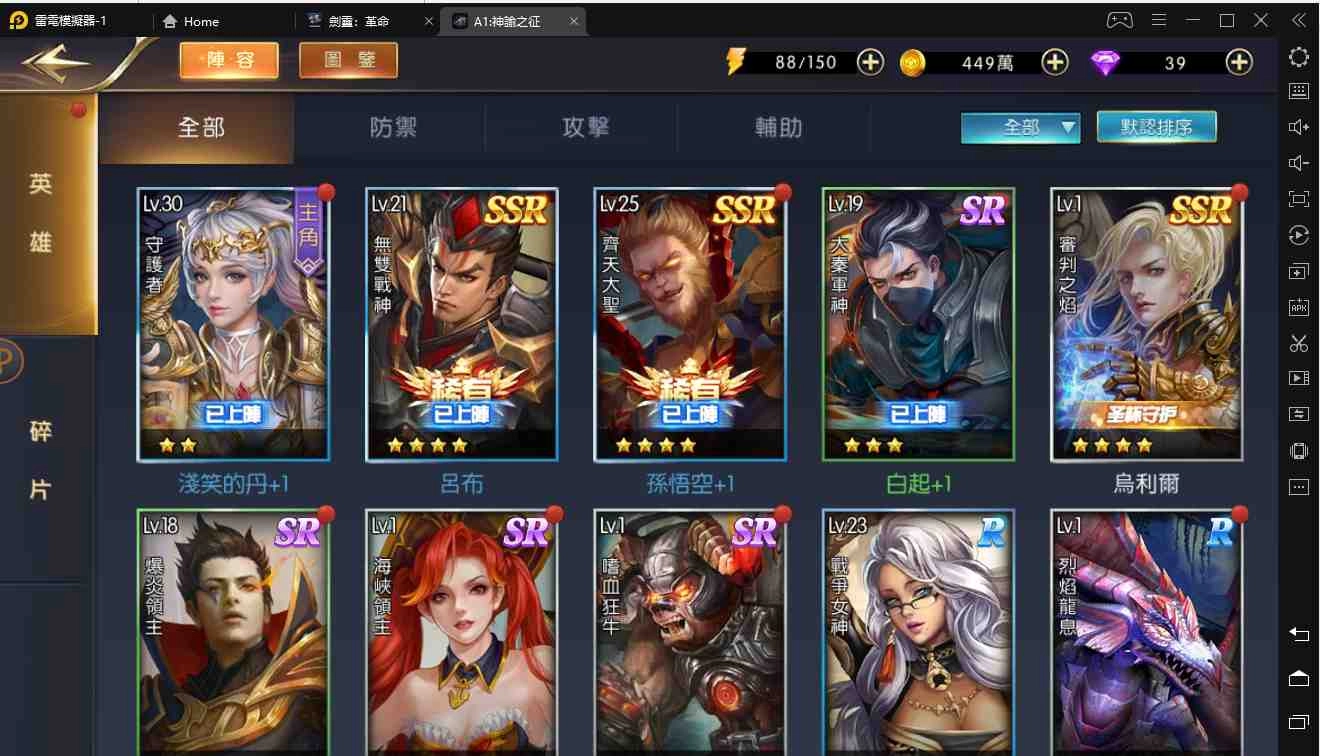
Task: Open the multi-window icon at bottom sidebar
Action: (x=1298, y=722)
